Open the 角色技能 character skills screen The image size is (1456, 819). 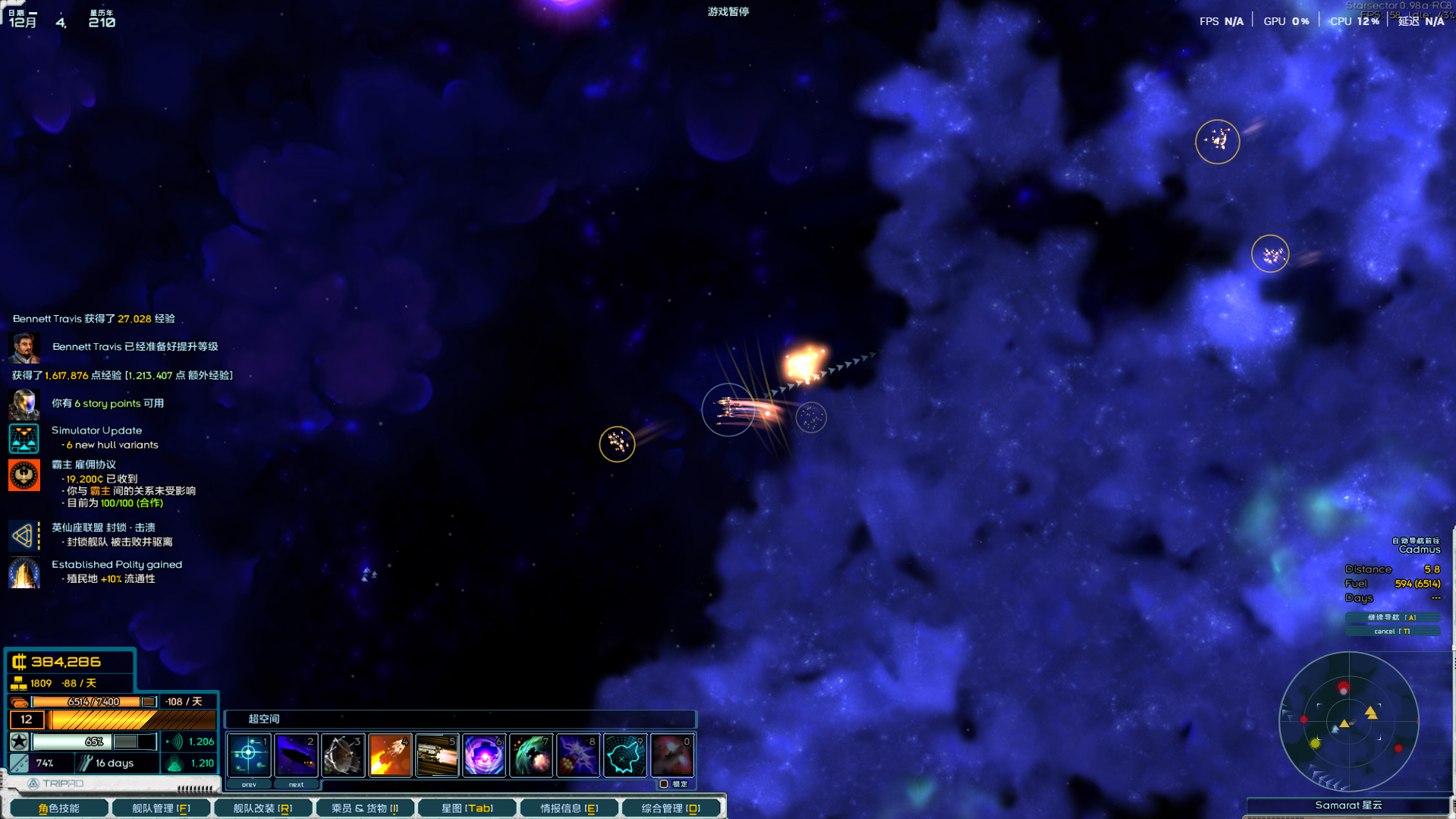[x=58, y=808]
